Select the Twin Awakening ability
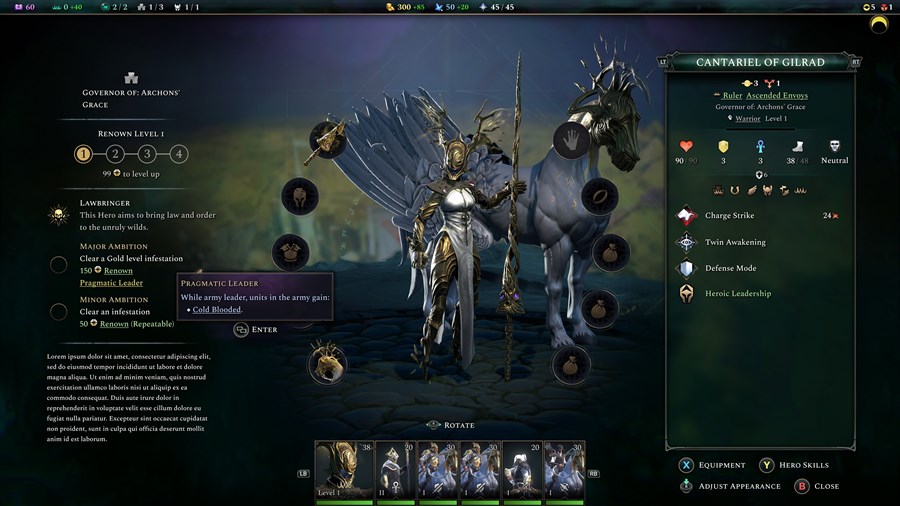The width and height of the screenshot is (900, 506). coord(735,242)
